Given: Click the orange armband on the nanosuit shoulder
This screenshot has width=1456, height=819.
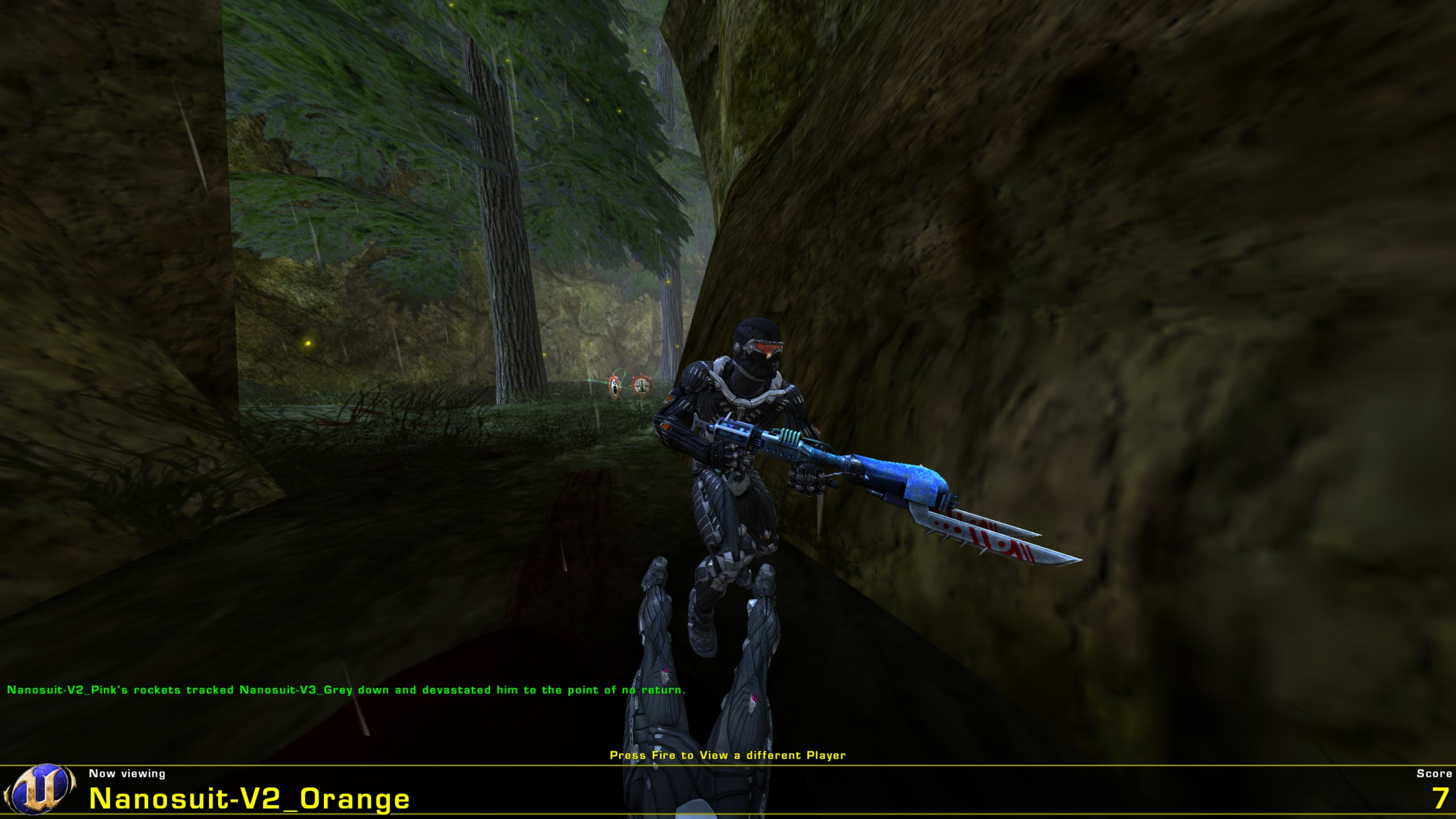Looking at the screenshot, I should point(669,398).
